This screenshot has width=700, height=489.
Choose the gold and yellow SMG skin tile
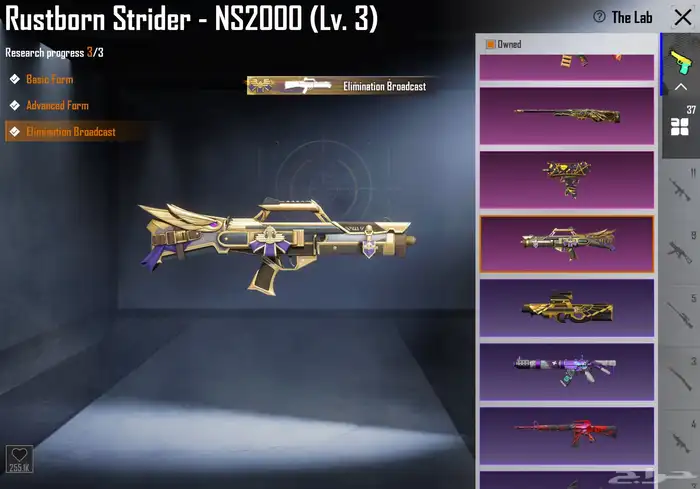(566, 178)
